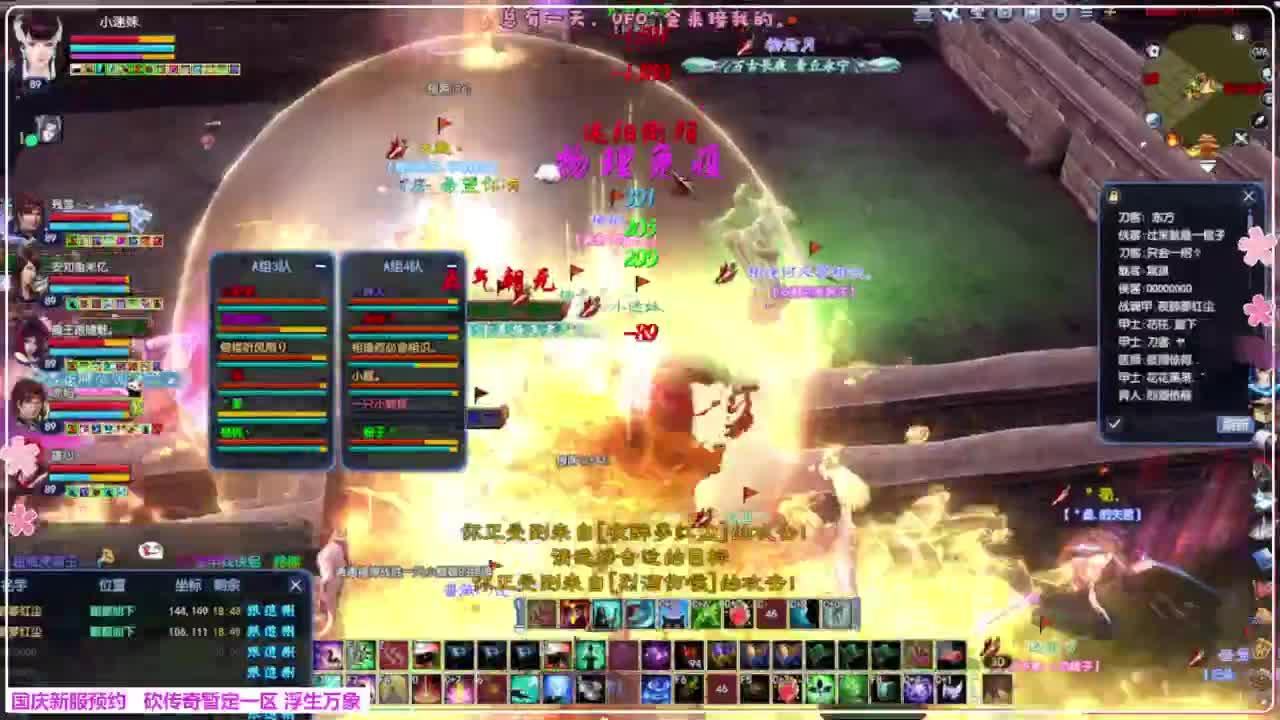Toggle the lock icon on the player info panel
The height and width of the screenshot is (720, 1280).
pos(1112,195)
